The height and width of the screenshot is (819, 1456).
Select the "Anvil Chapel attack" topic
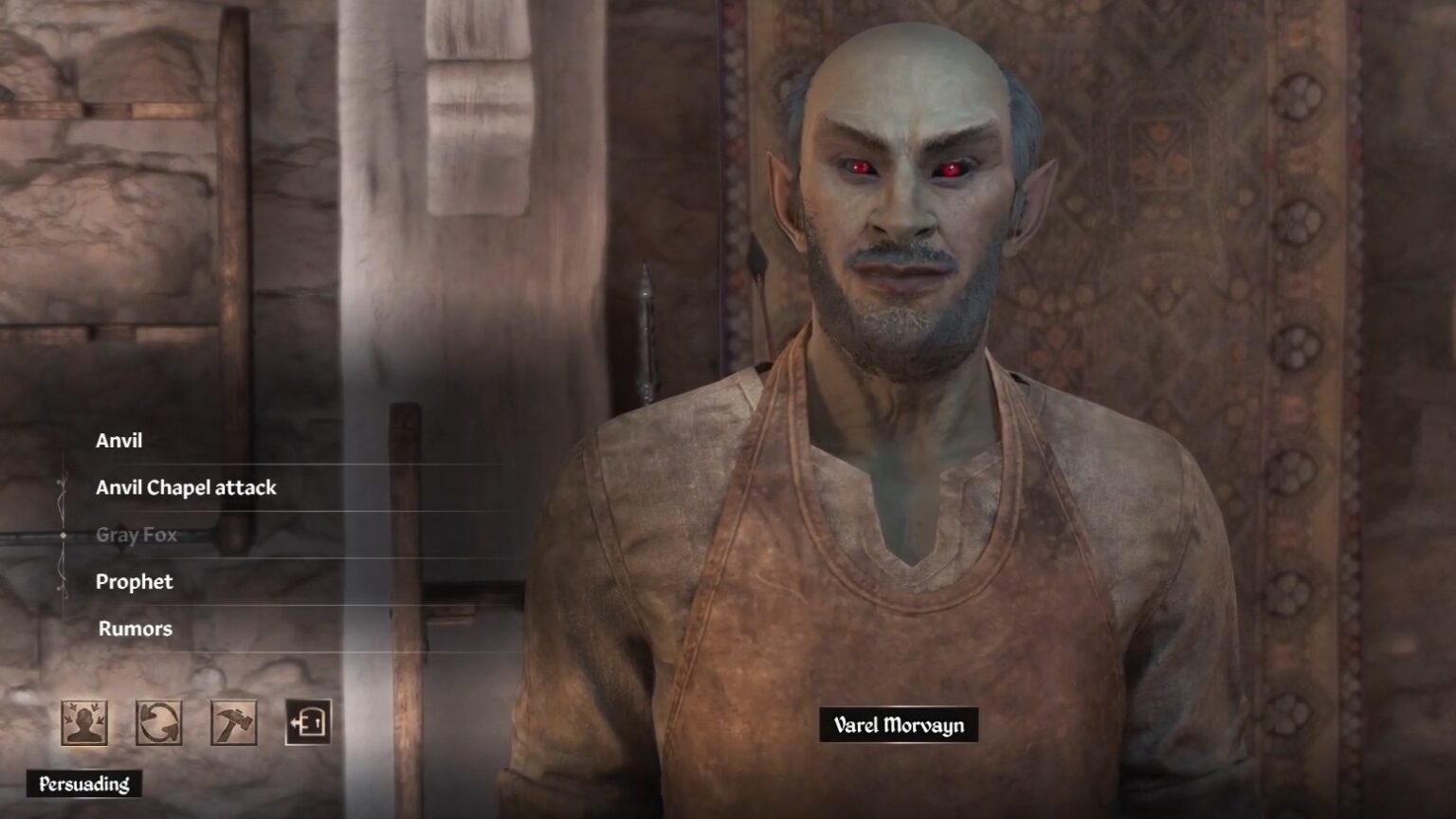[x=186, y=487]
